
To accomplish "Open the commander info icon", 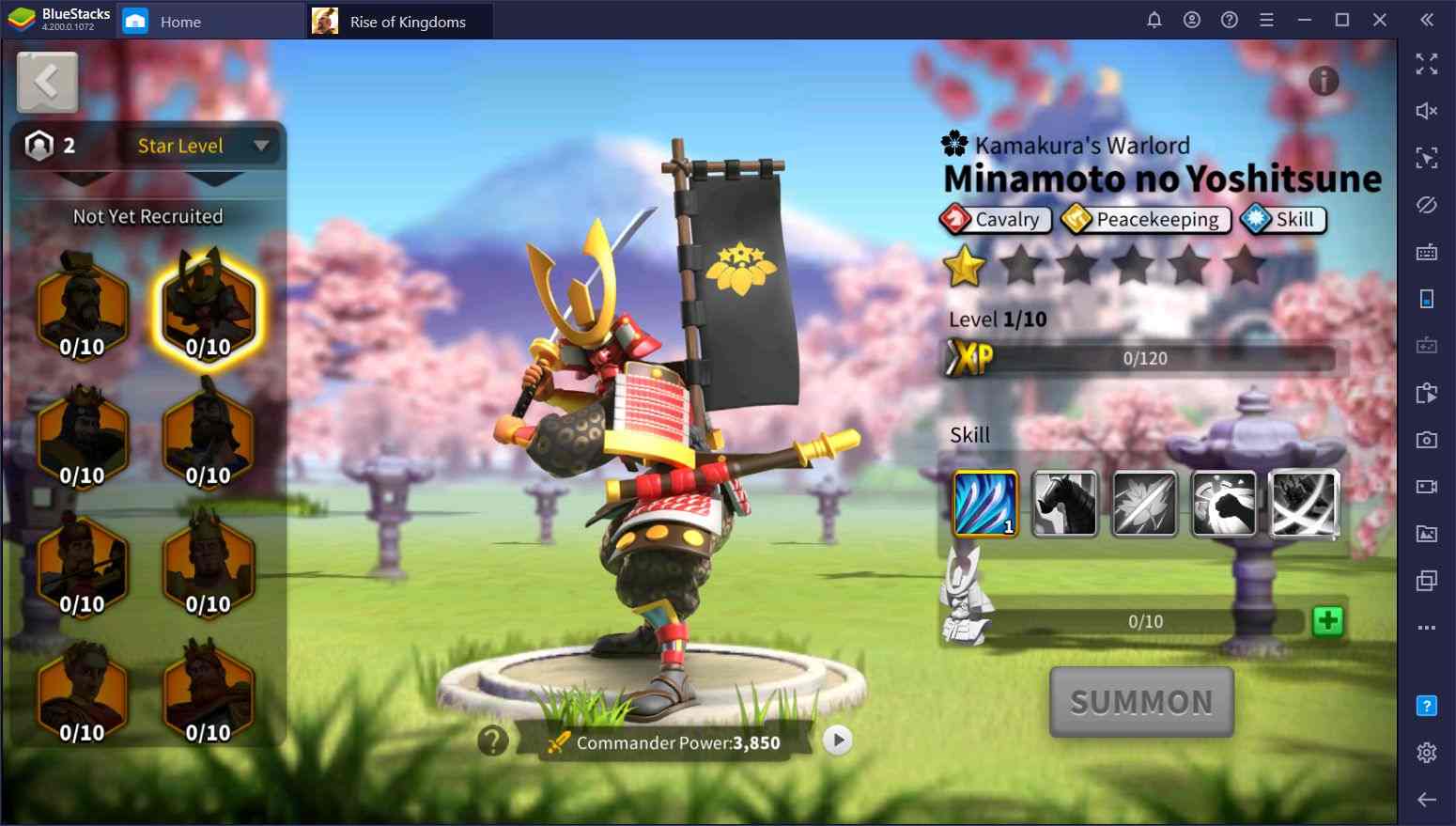I will (x=1324, y=82).
